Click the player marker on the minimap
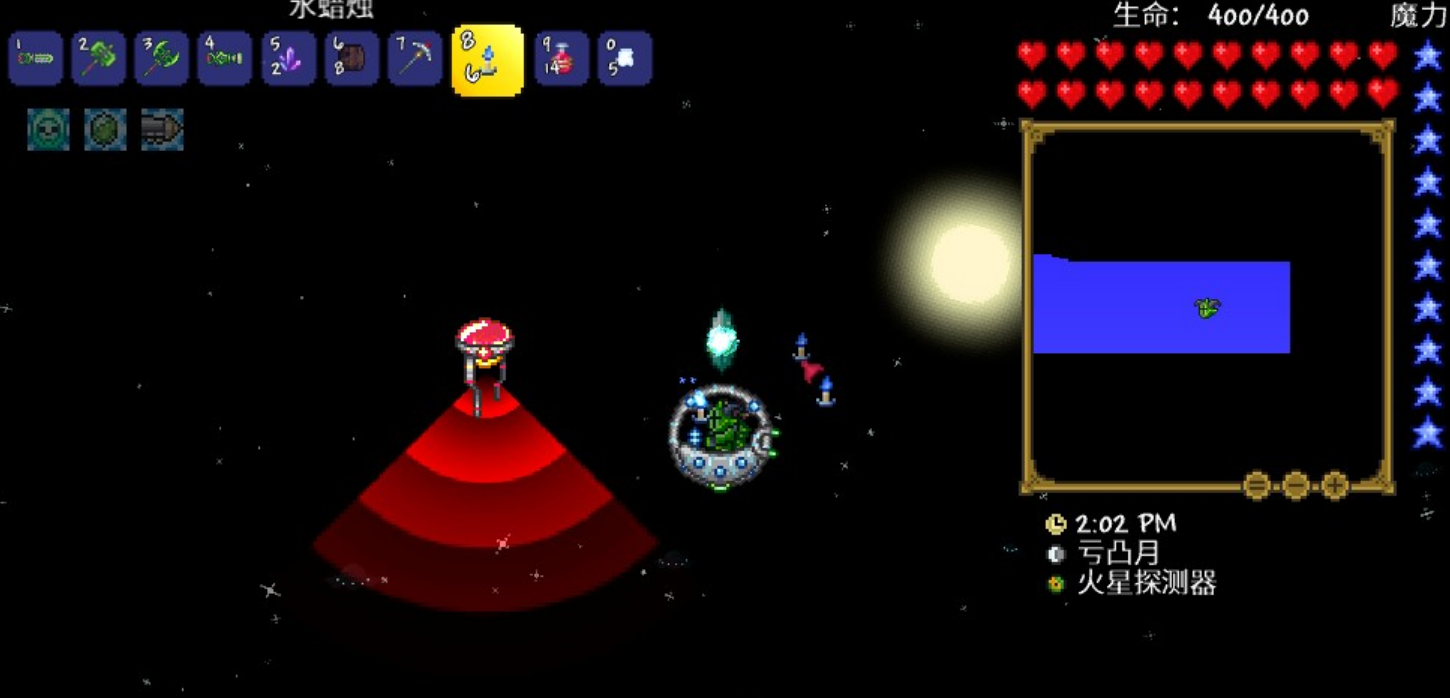This screenshot has width=1450, height=698. click(x=1208, y=308)
